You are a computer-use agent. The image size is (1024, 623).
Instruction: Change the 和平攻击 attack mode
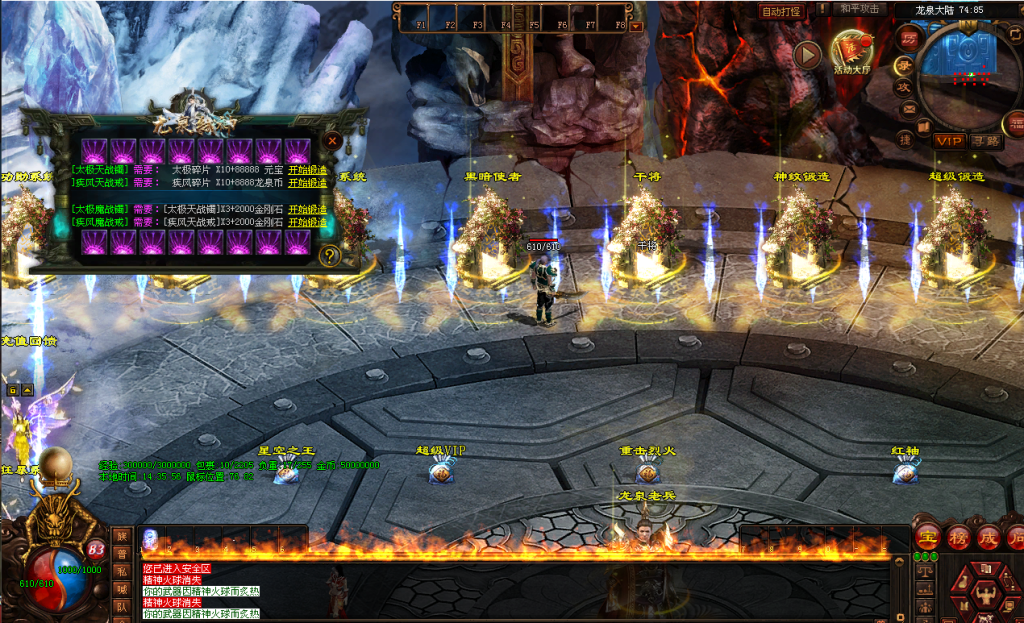pyautogui.click(x=859, y=9)
